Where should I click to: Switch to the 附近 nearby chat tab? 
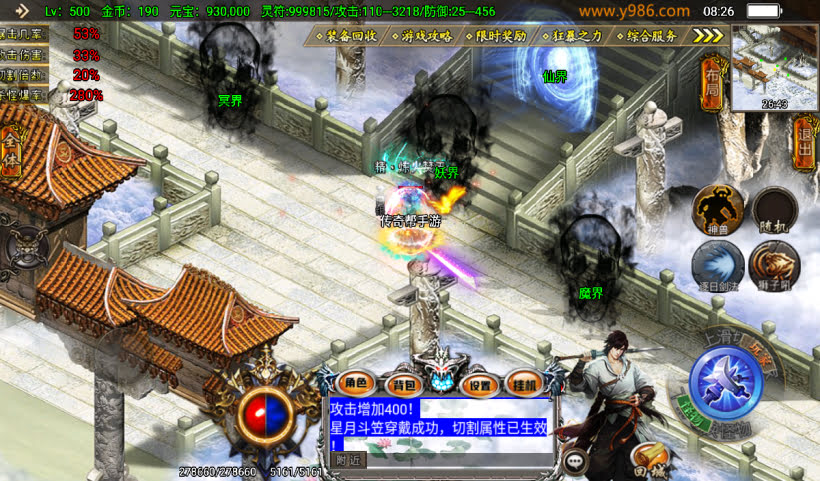(347, 461)
